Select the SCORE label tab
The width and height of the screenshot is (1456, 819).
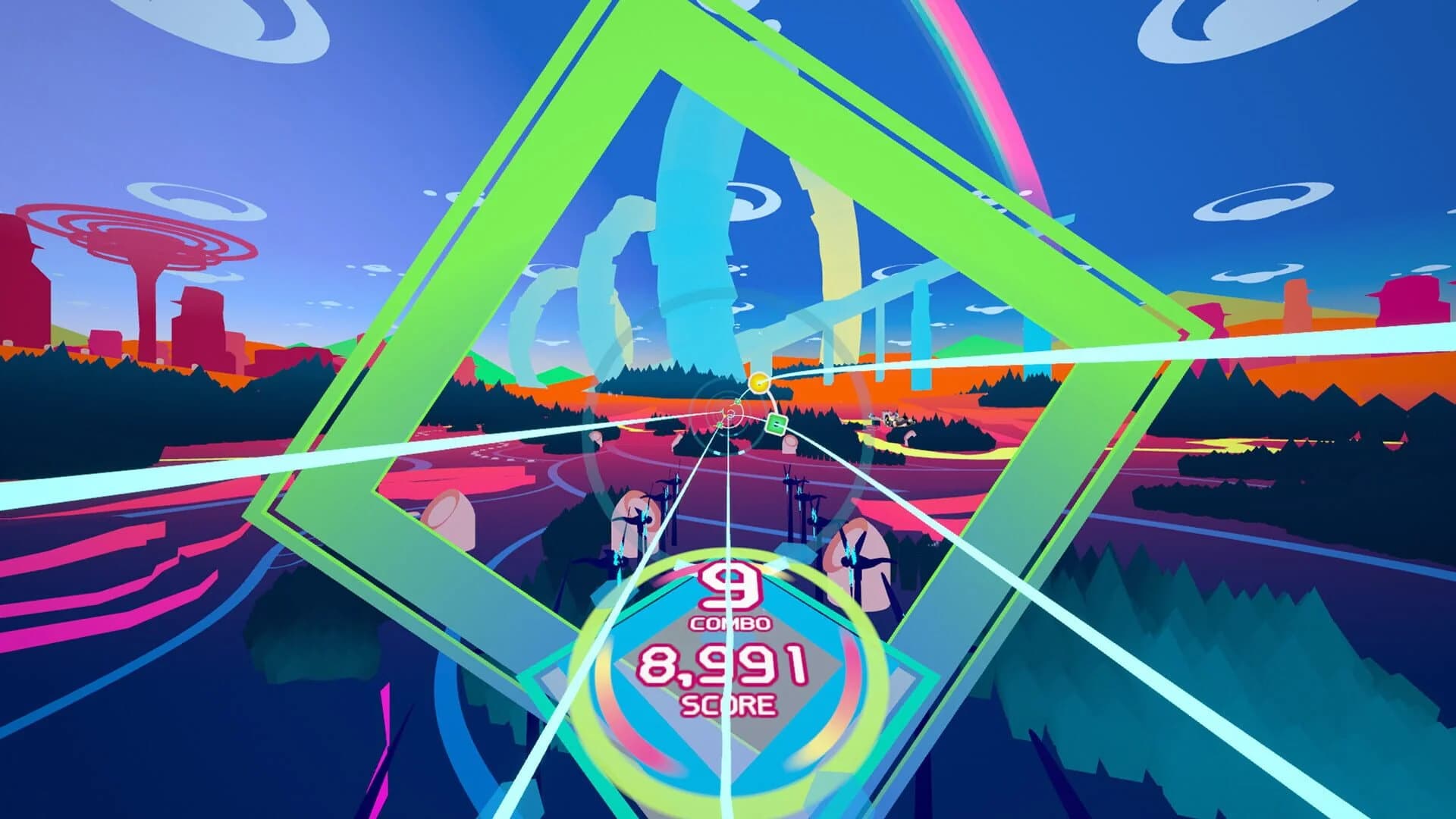click(730, 705)
